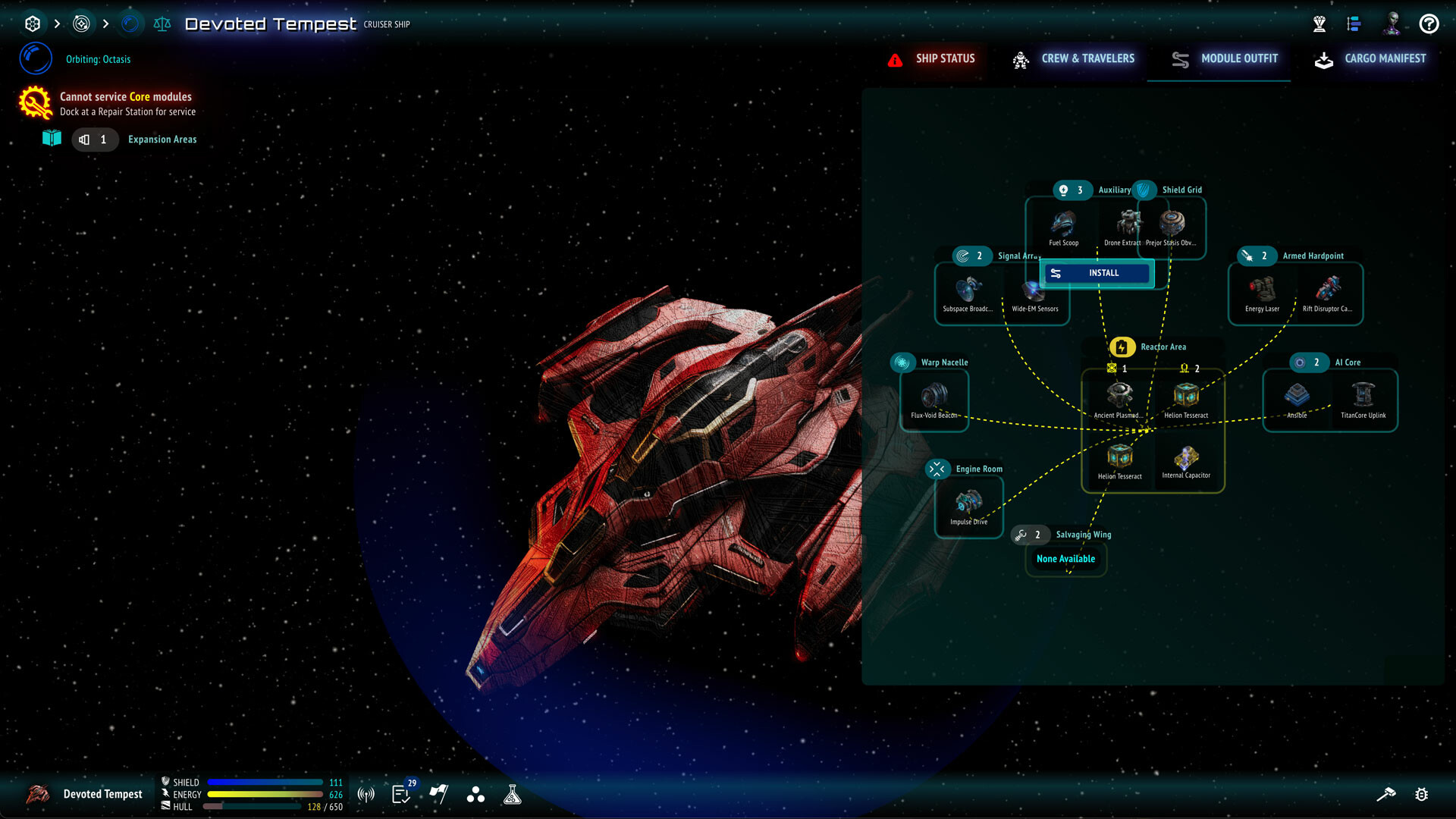Open the comms antenna icon near ship stats

point(365,794)
